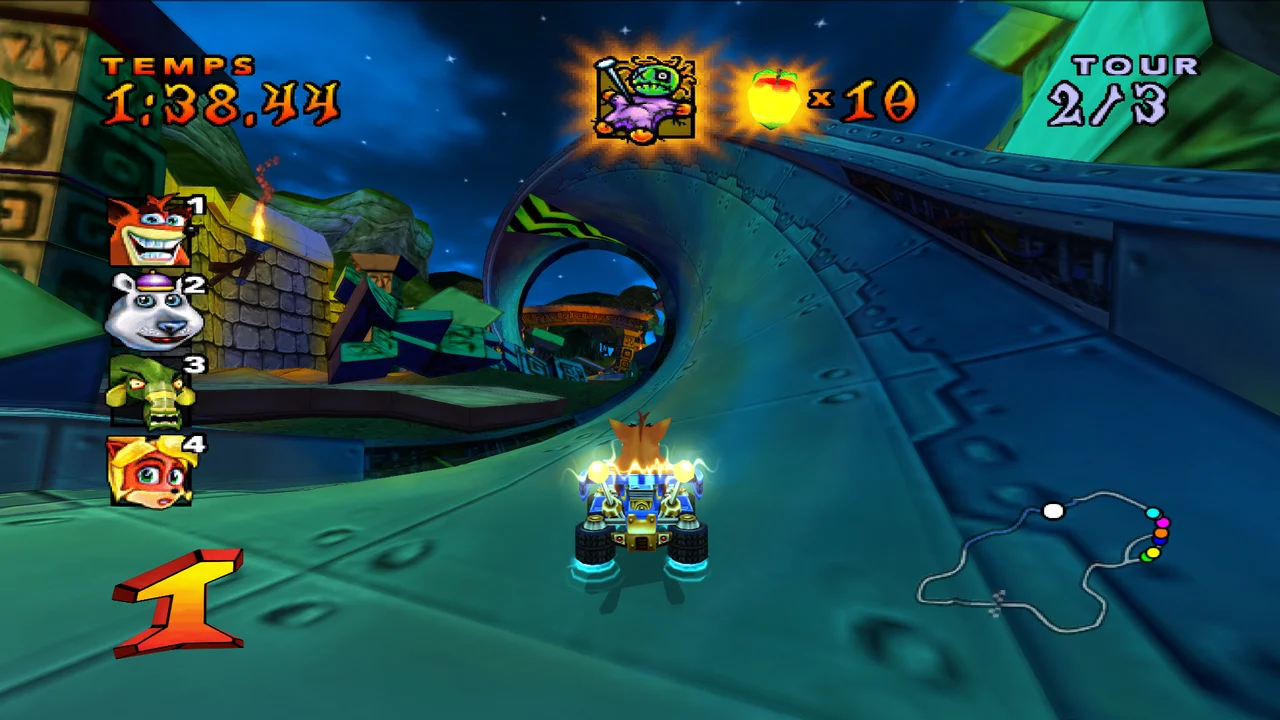Click Coco's fourth-place portrait icon
The height and width of the screenshot is (720, 1280).
(148, 472)
